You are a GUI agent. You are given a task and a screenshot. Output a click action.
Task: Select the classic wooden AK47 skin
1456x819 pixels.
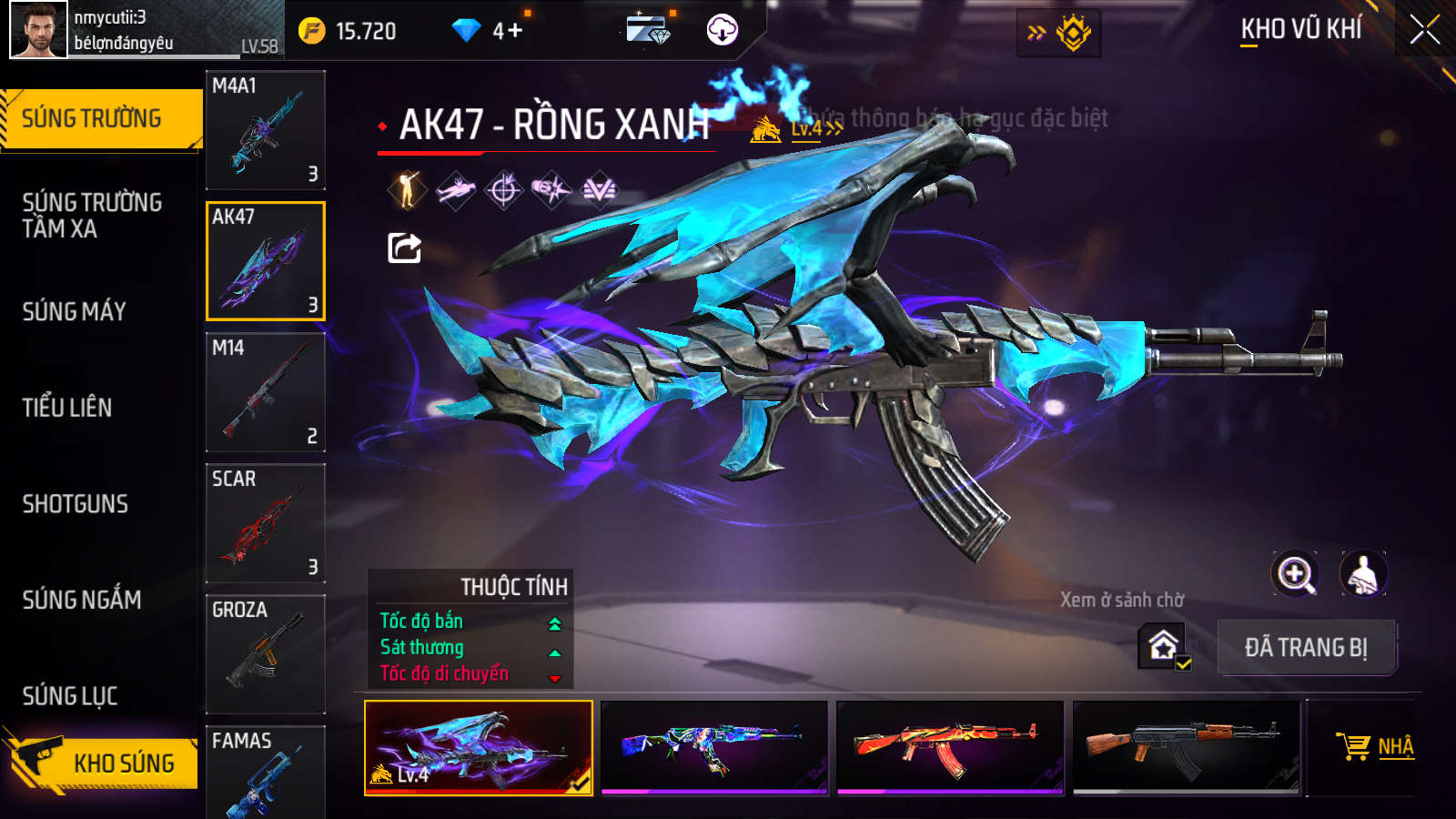(1186, 747)
